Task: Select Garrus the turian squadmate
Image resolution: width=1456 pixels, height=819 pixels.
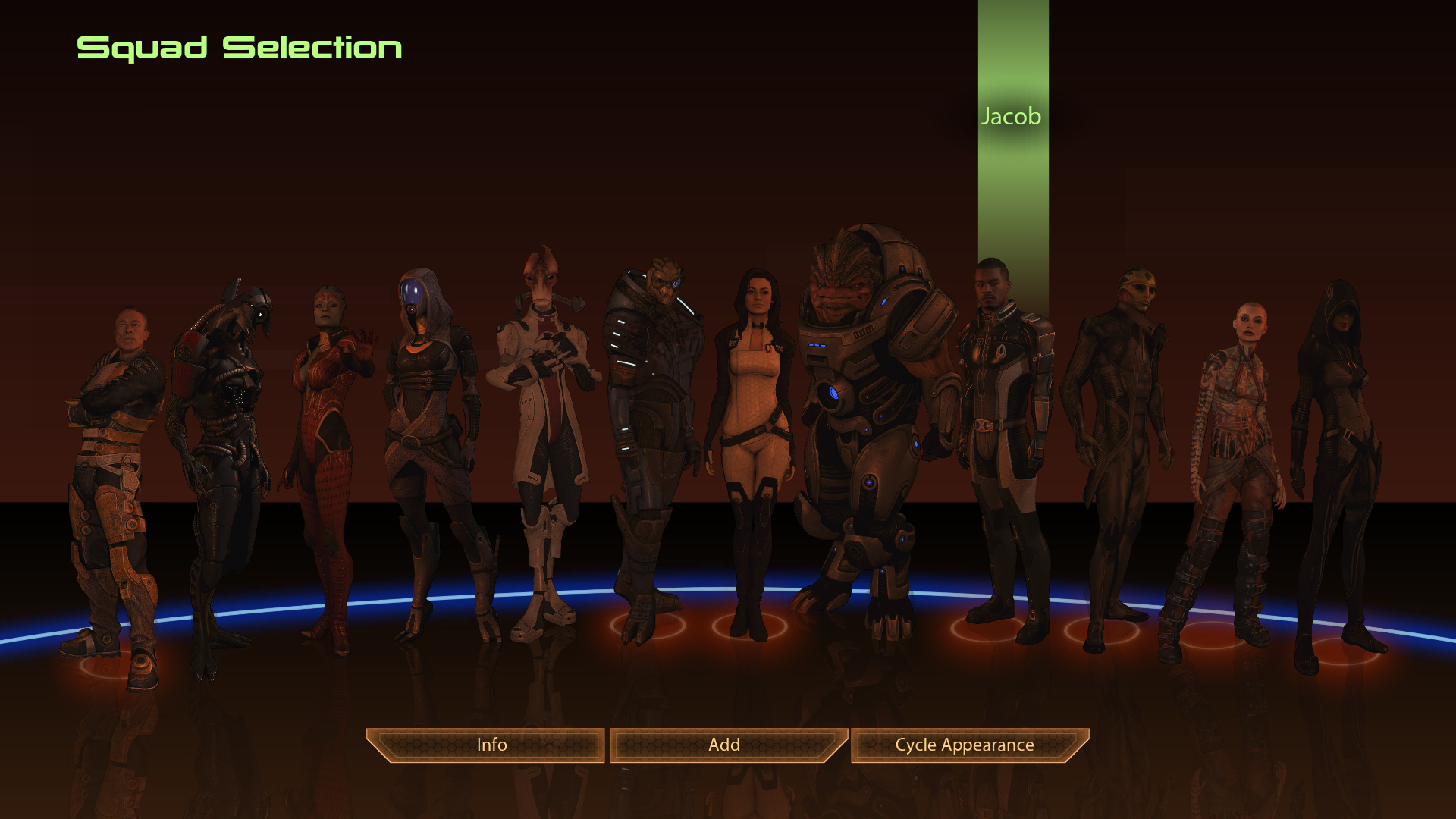Action: (652, 425)
